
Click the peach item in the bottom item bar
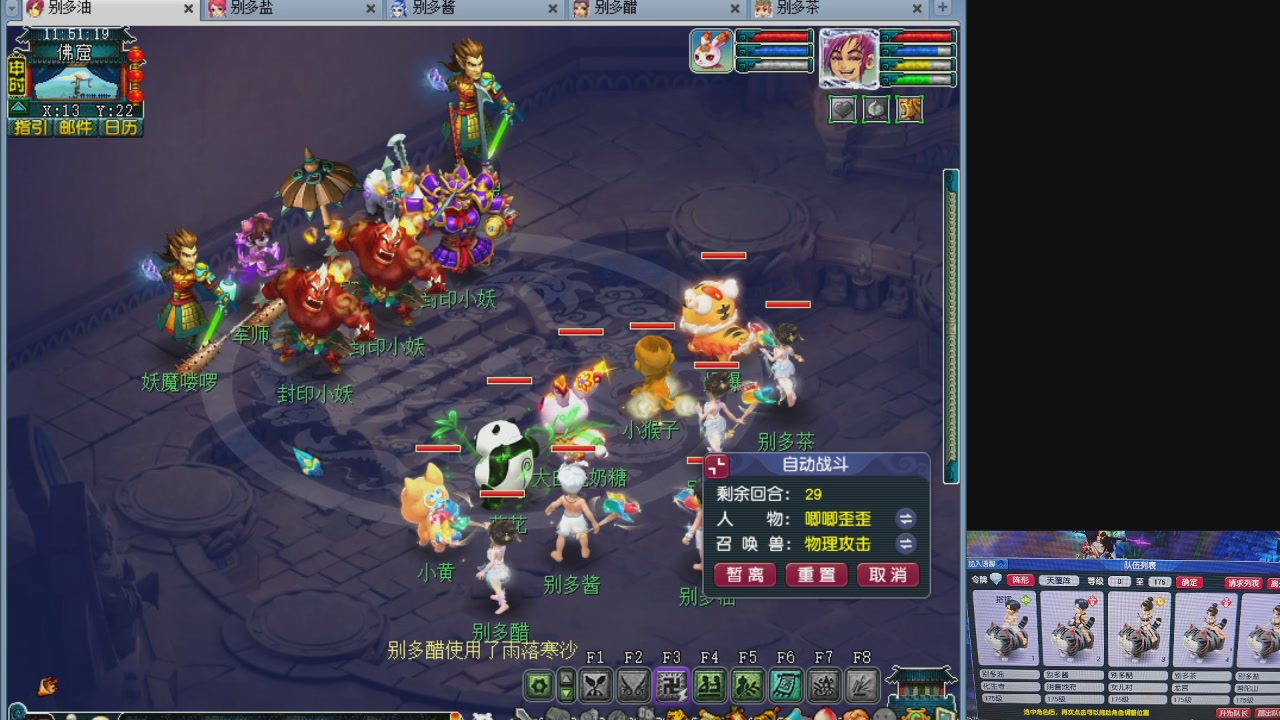tap(826, 713)
